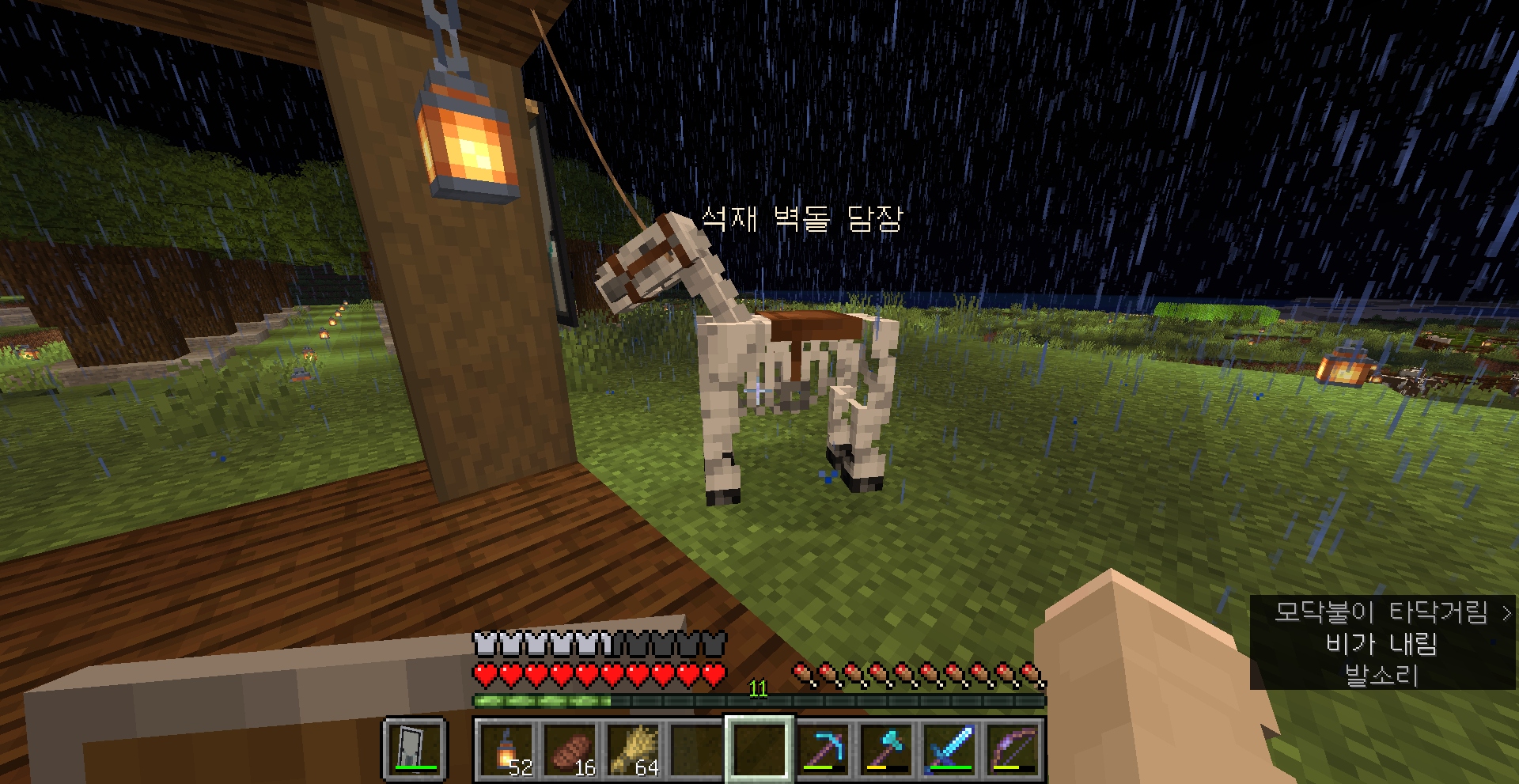1519x784 pixels.
Task: Equip the diamond sword from the hotbar
Action: tap(950, 749)
